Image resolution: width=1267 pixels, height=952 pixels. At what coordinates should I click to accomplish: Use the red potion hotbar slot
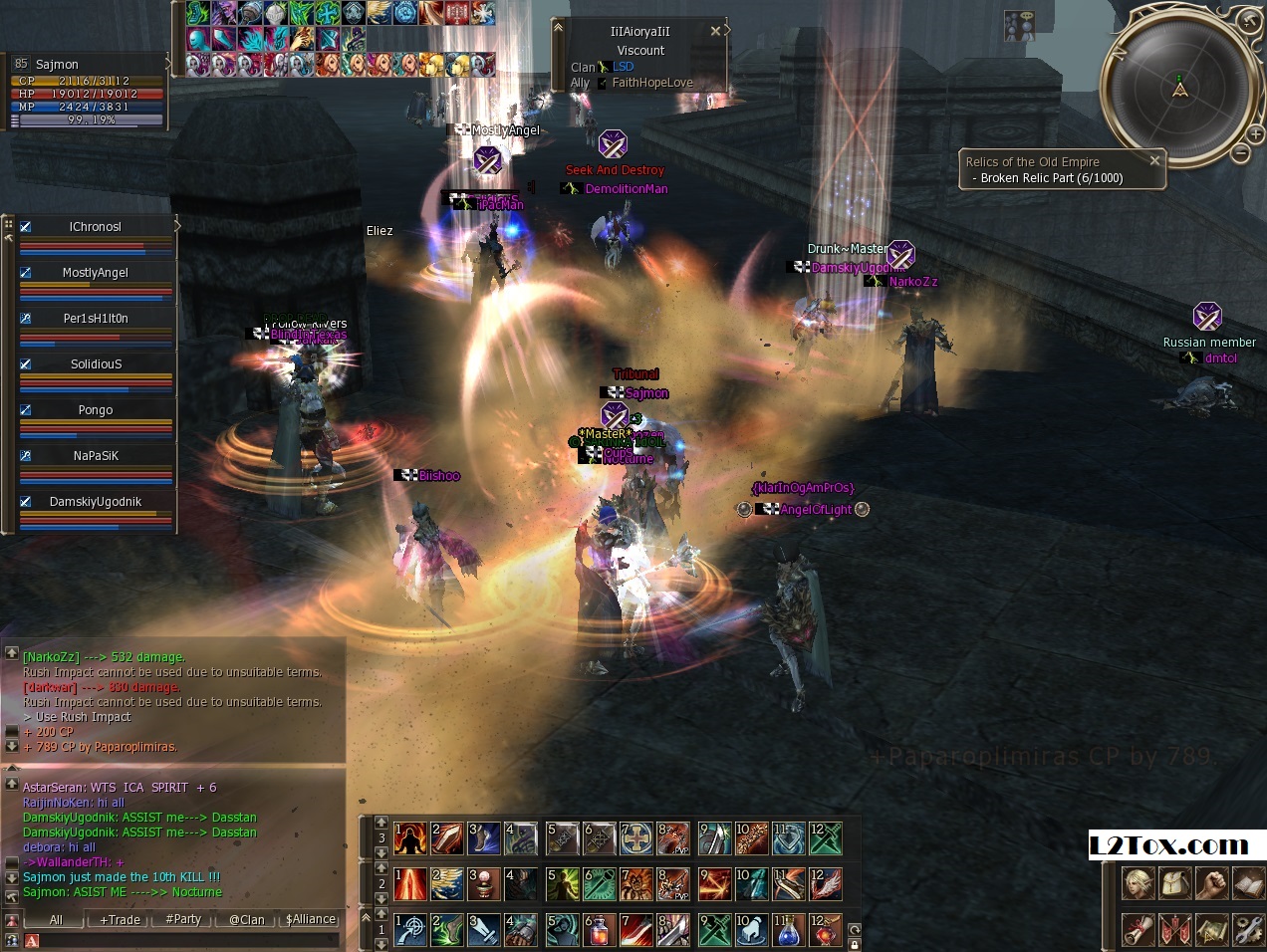pyautogui.click(x=598, y=930)
